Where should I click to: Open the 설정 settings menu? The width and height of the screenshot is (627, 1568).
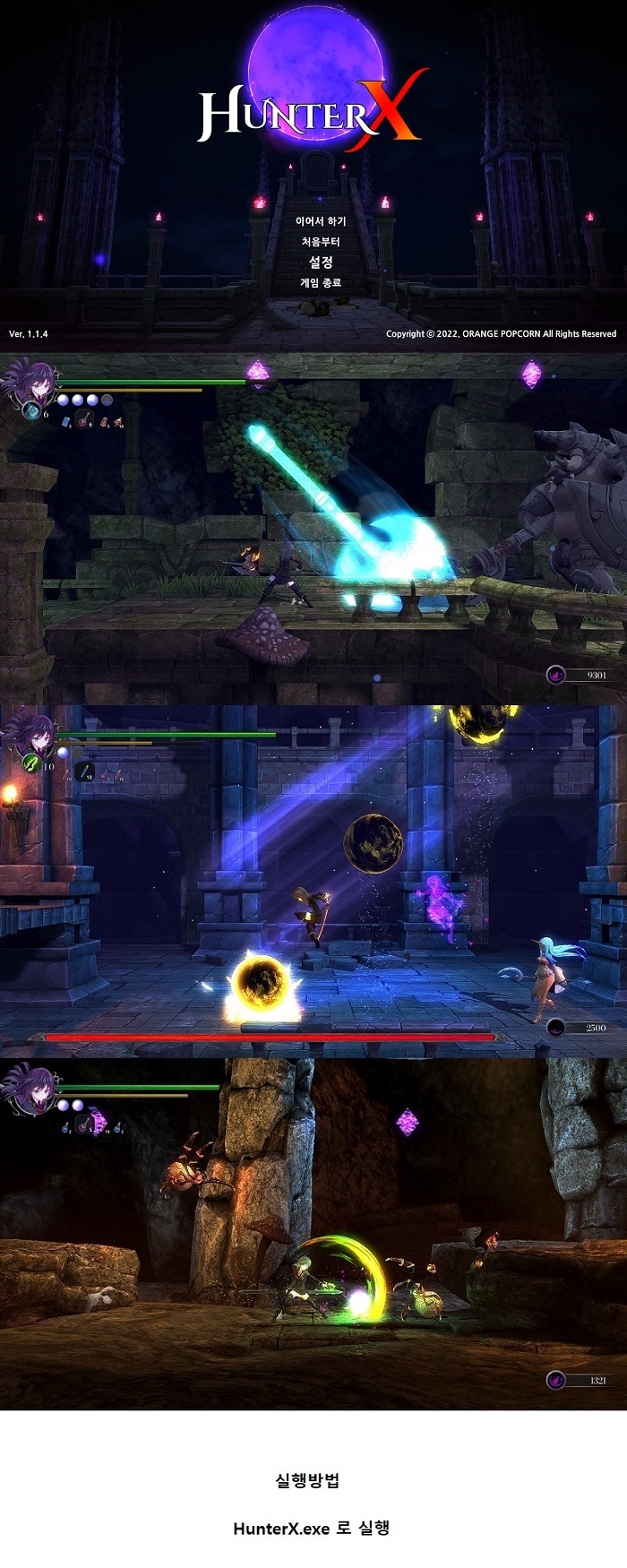coord(321,263)
